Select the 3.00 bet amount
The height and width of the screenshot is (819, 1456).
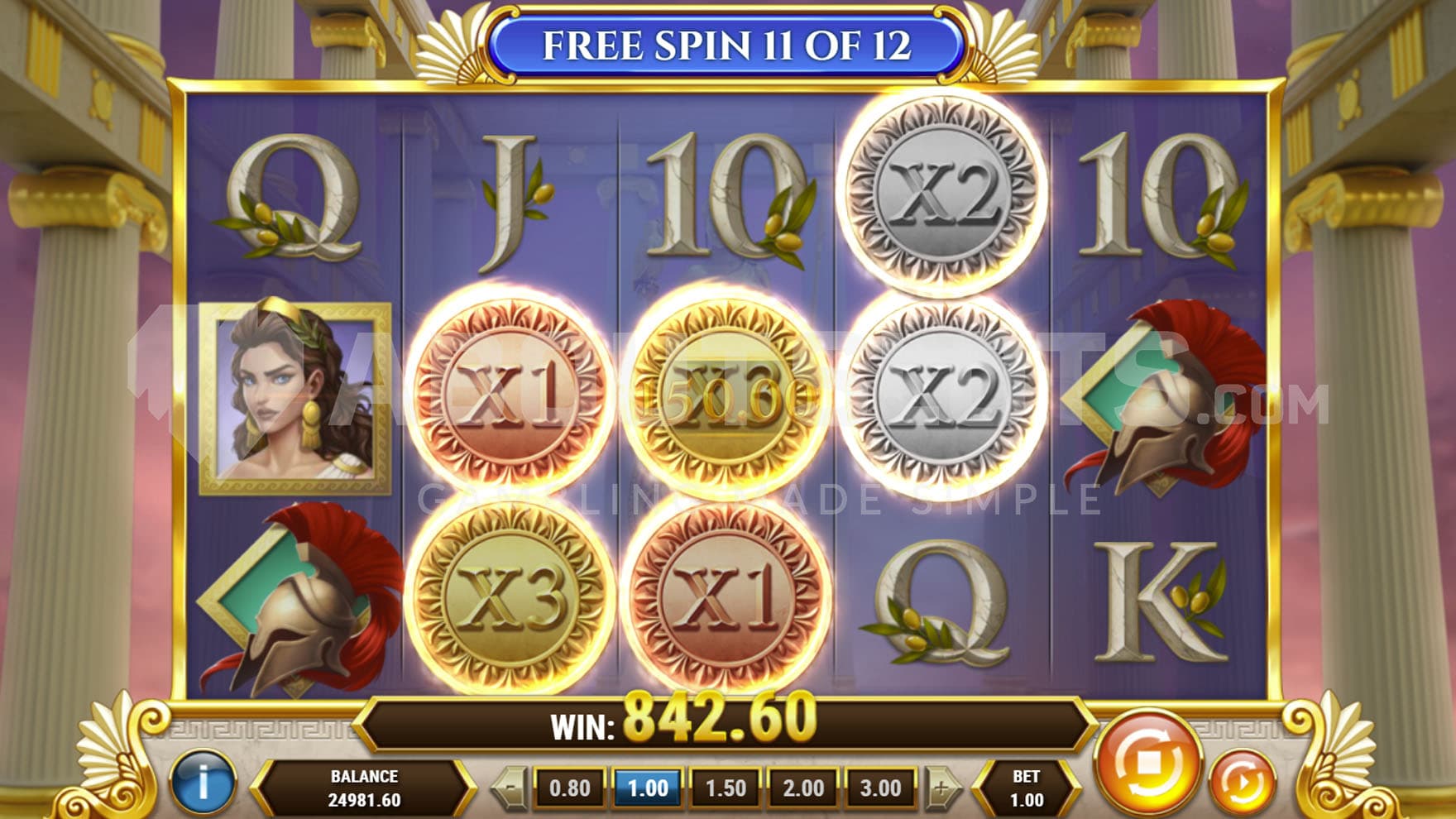click(x=880, y=788)
